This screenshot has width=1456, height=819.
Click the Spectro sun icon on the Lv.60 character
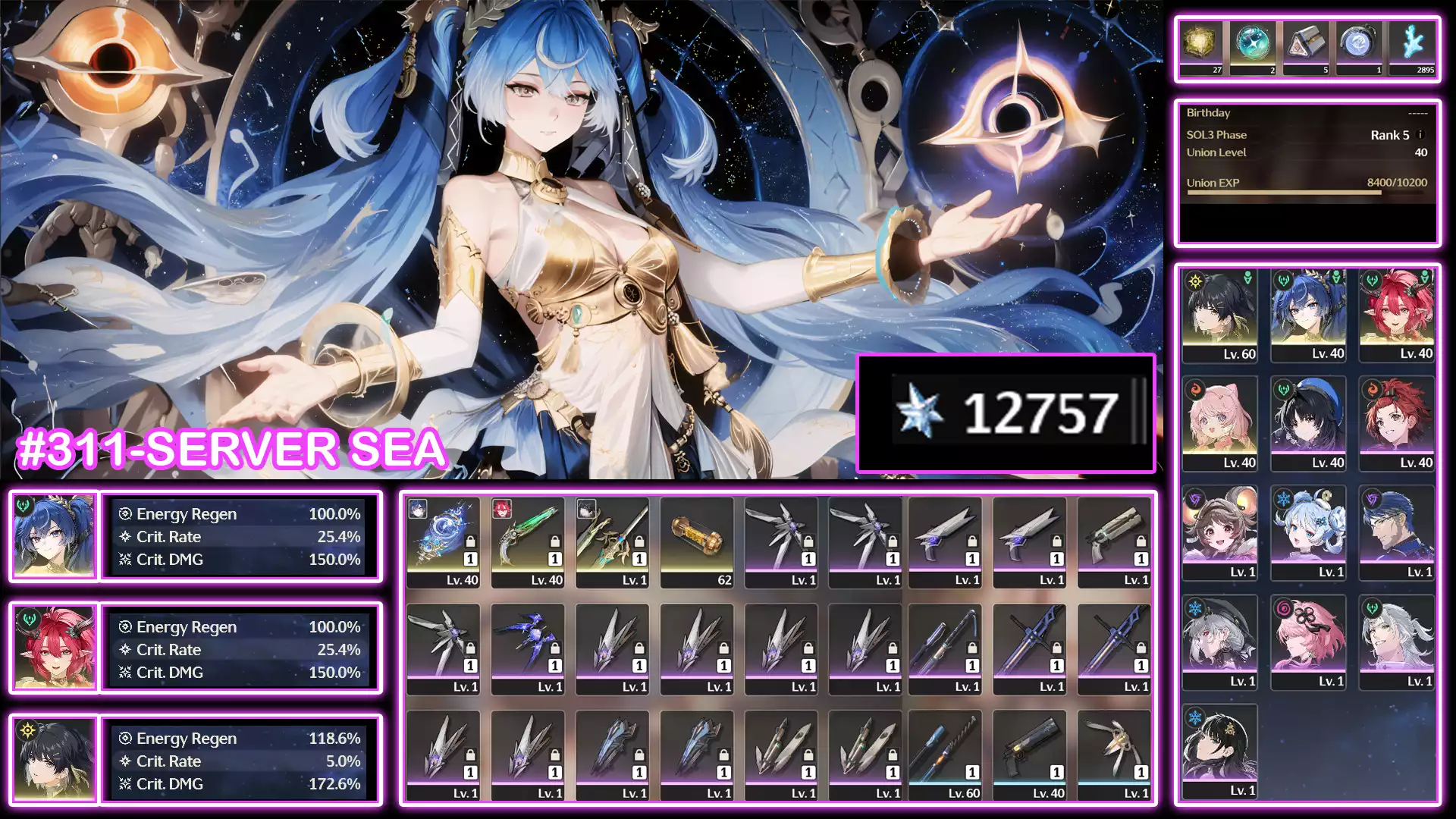(1194, 280)
